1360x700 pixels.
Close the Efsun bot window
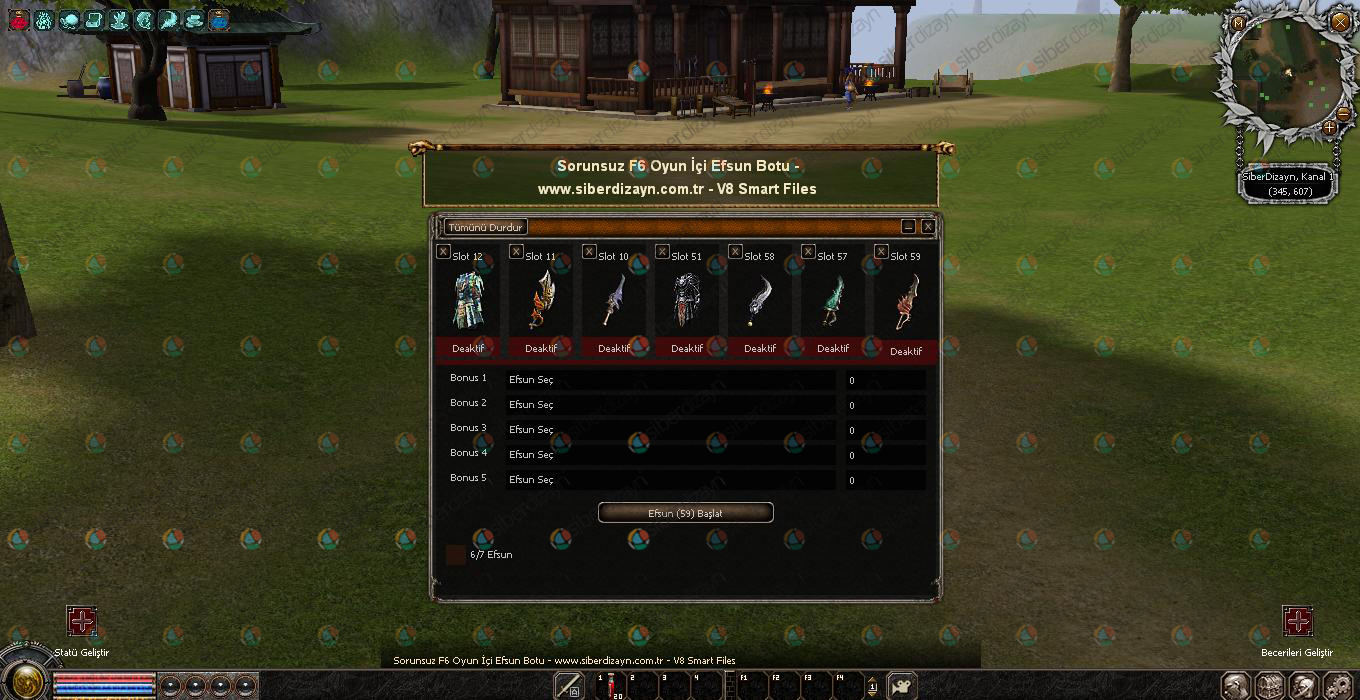[x=928, y=227]
